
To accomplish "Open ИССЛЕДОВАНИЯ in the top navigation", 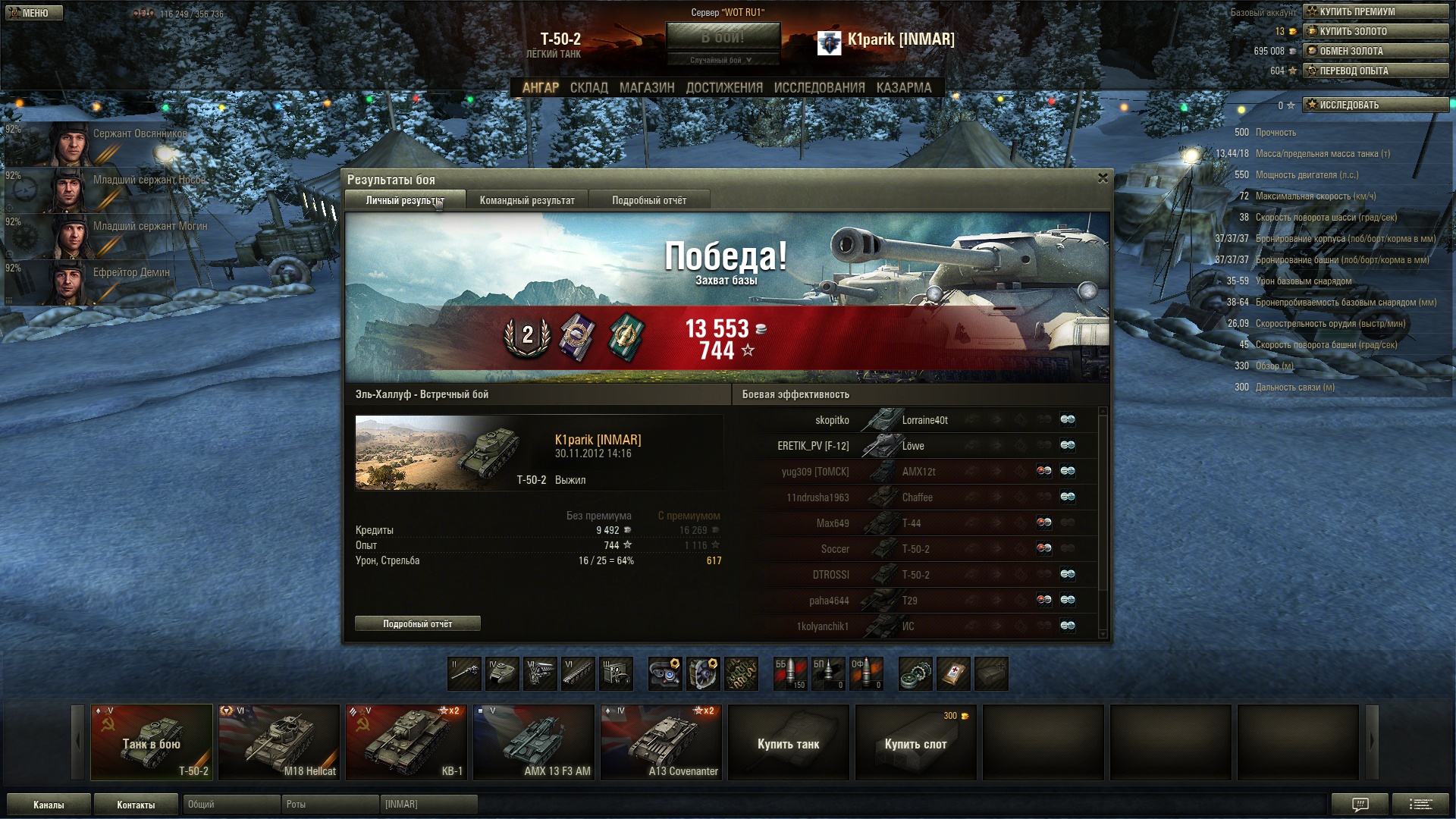I will [x=819, y=88].
